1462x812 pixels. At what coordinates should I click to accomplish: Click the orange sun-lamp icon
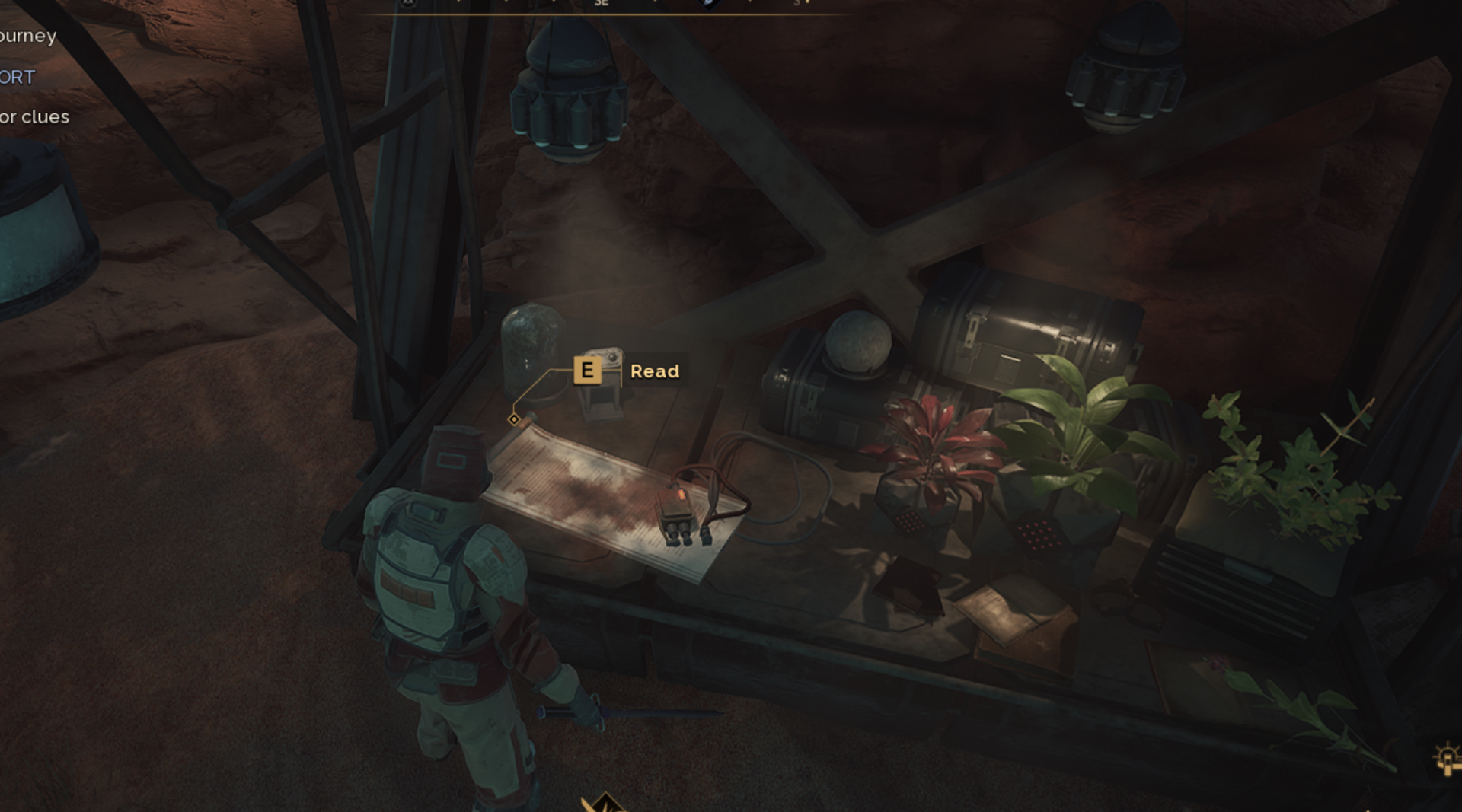pyautogui.click(x=1447, y=759)
